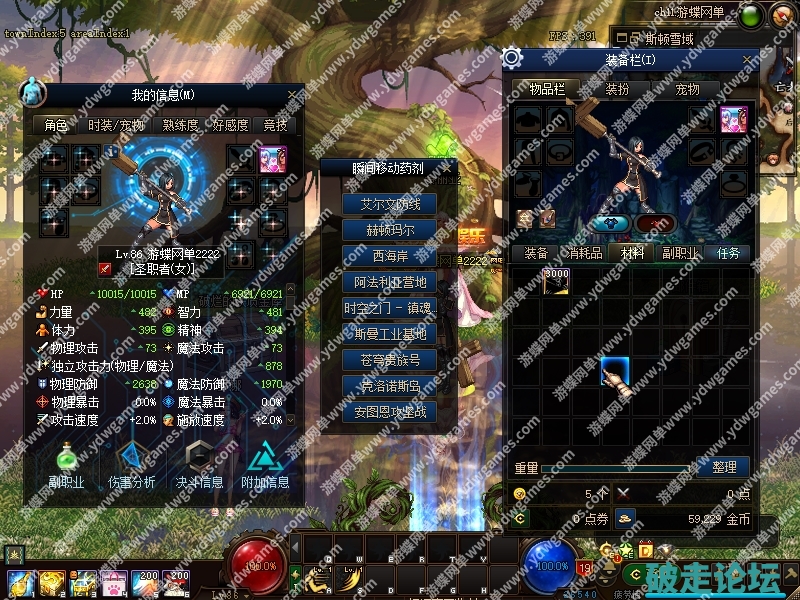Show 决斗信息 duel information
800x600 pixels.
click(199, 466)
